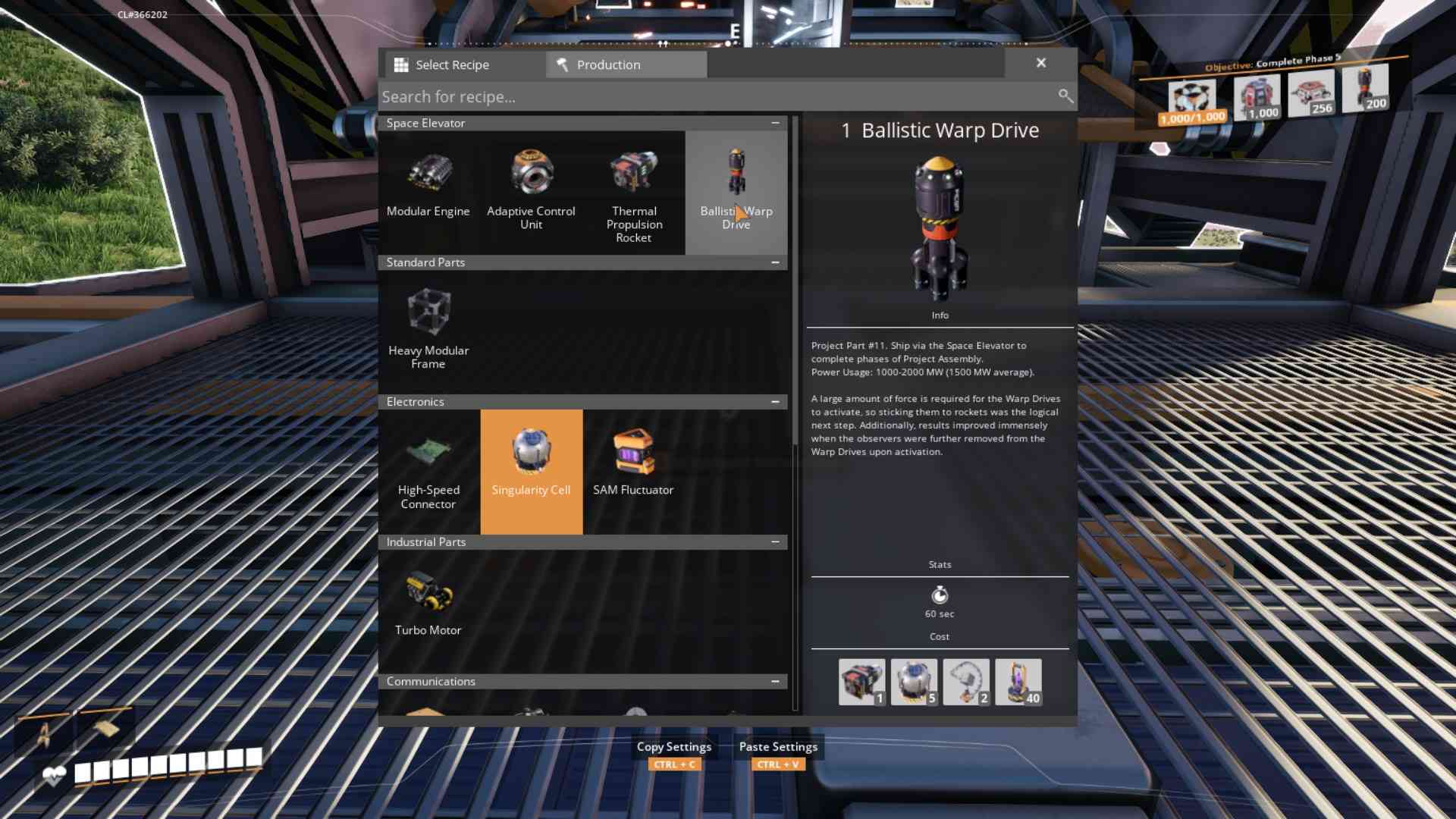
Task: Collapse the Space Elevator category
Action: pyautogui.click(x=774, y=123)
